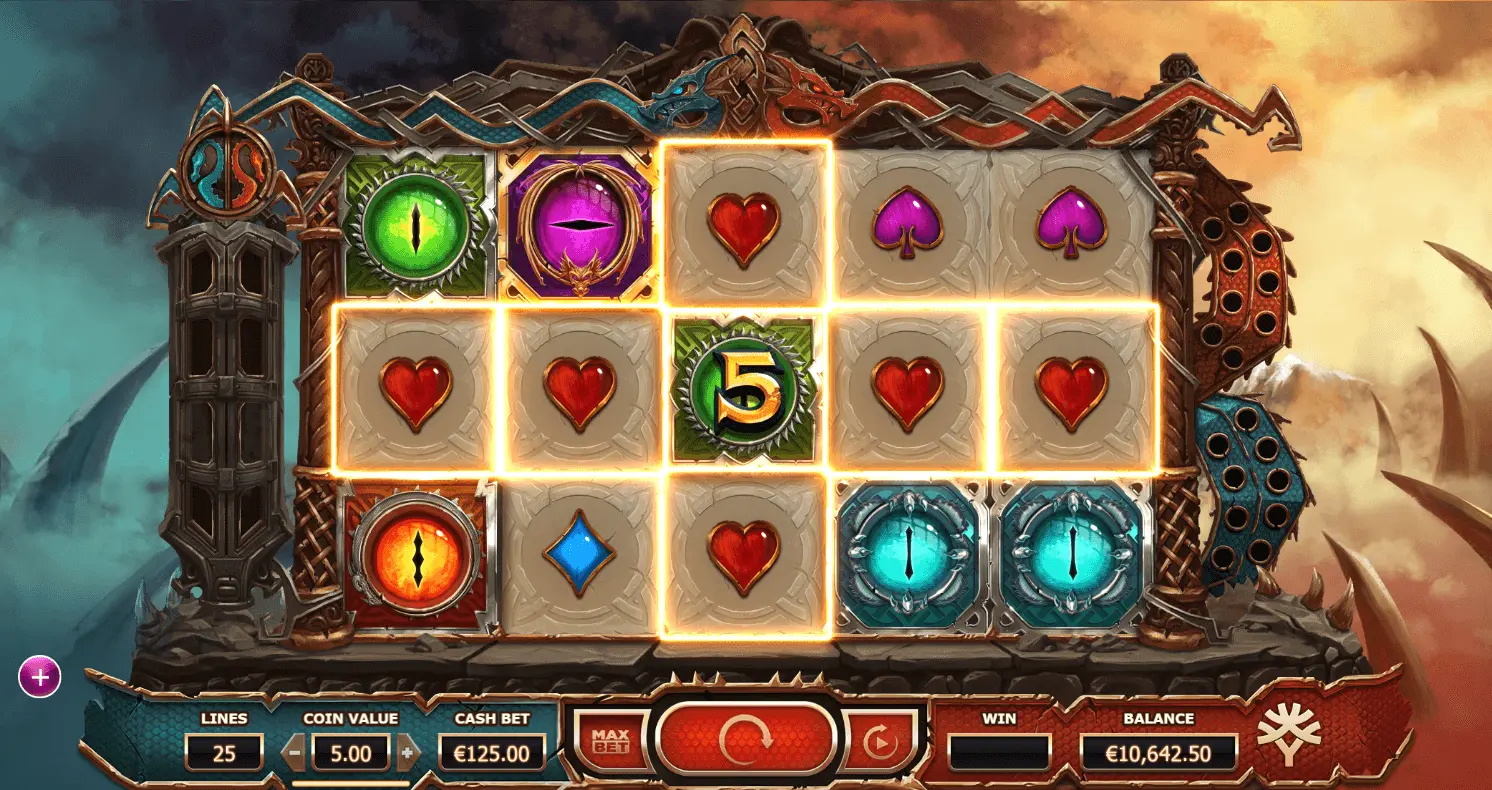
Task: Increase the coin value
Action: tap(406, 752)
